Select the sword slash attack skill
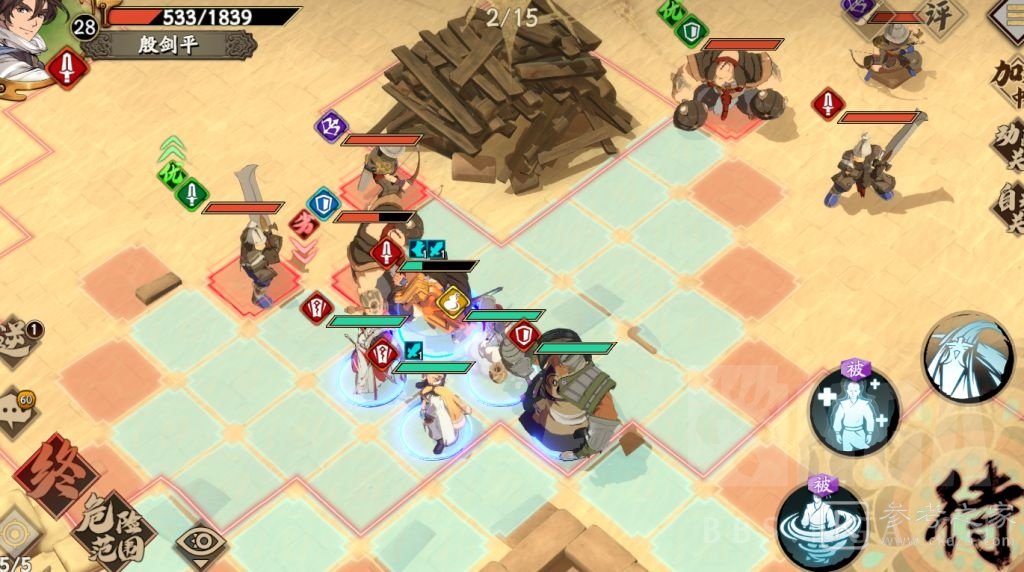The width and height of the screenshot is (1024, 572). point(967,357)
